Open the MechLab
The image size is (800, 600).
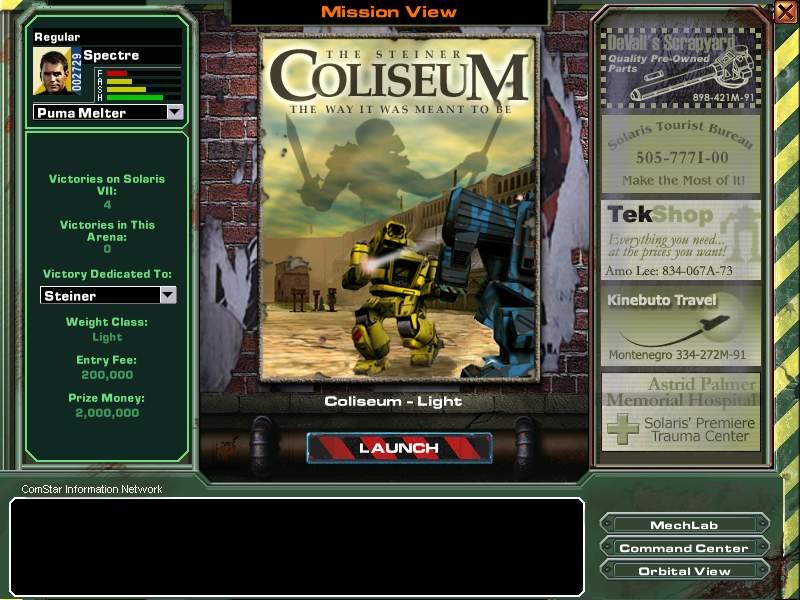tap(684, 525)
